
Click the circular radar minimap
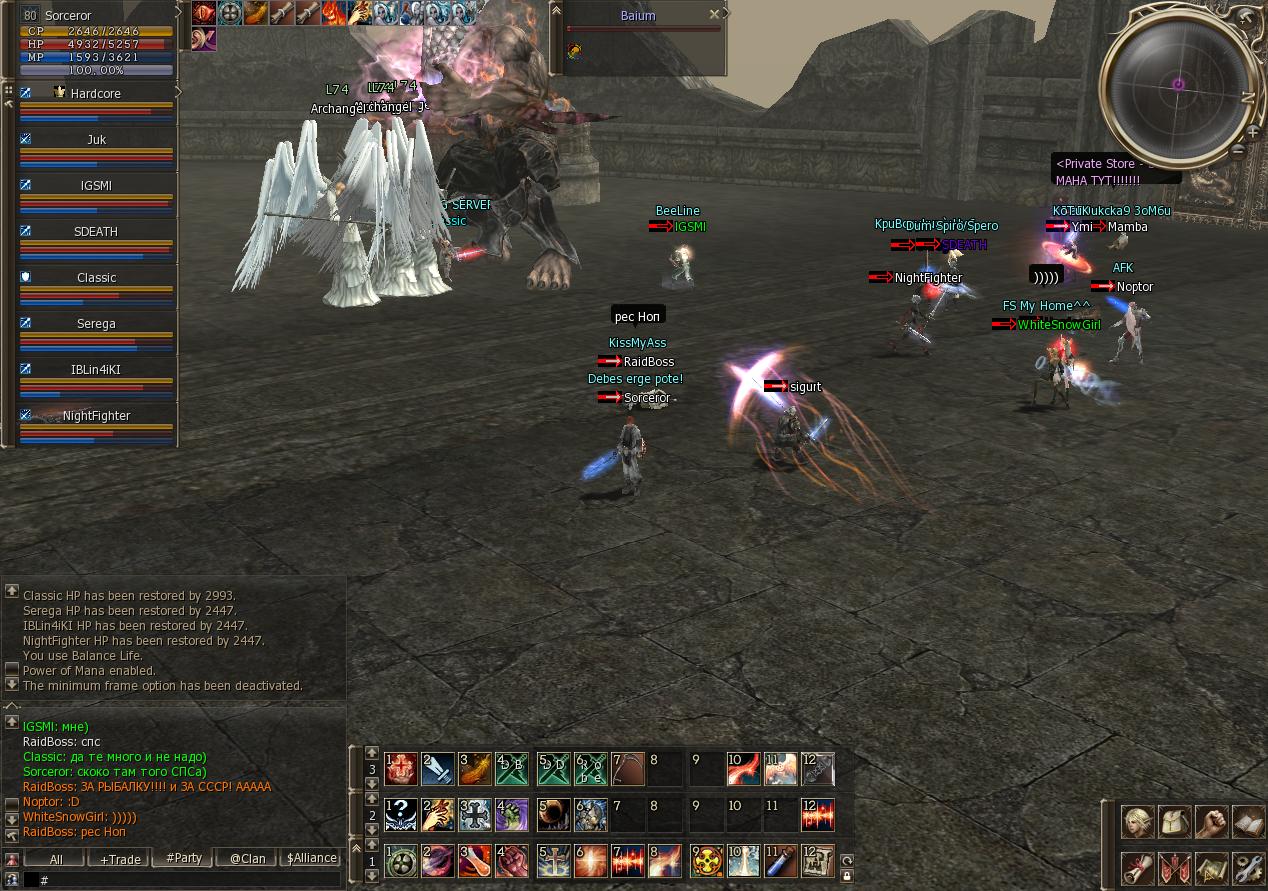pos(1177,85)
